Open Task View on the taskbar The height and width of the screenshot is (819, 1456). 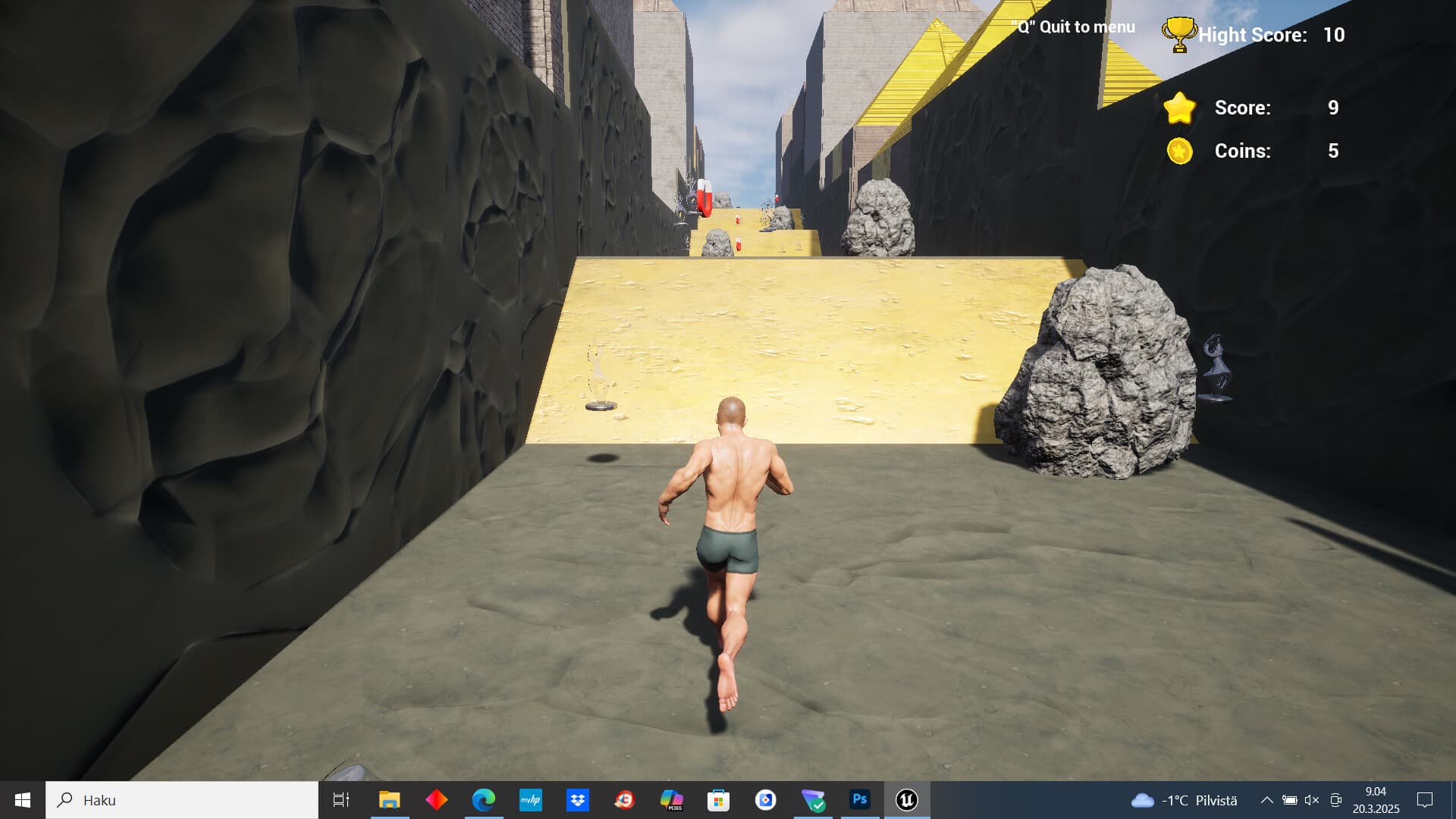pos(340,800)
